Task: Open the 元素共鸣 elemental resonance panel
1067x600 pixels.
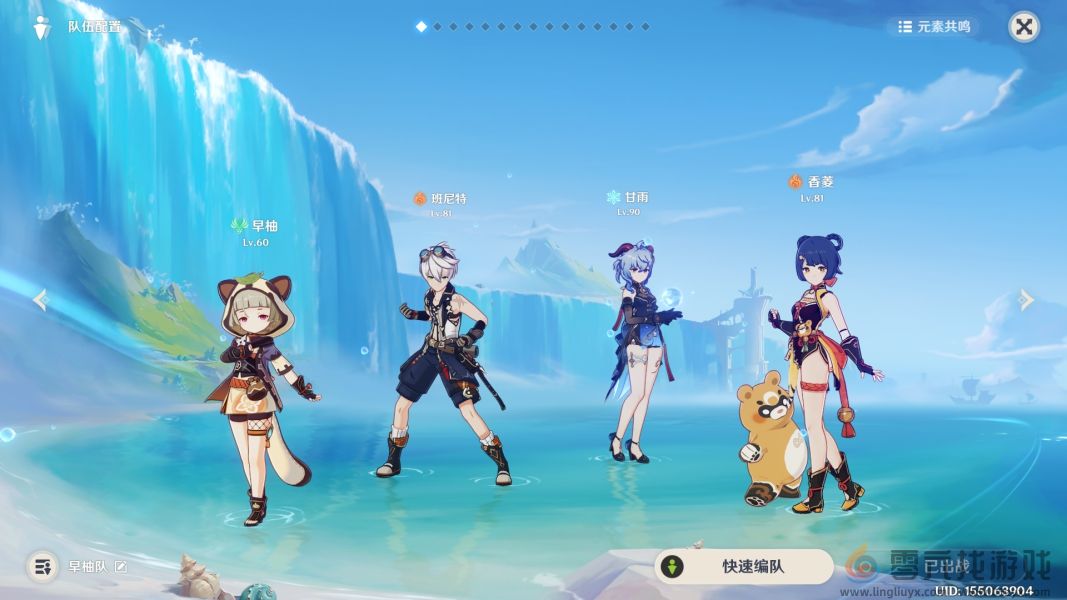Action: point(934,27)
